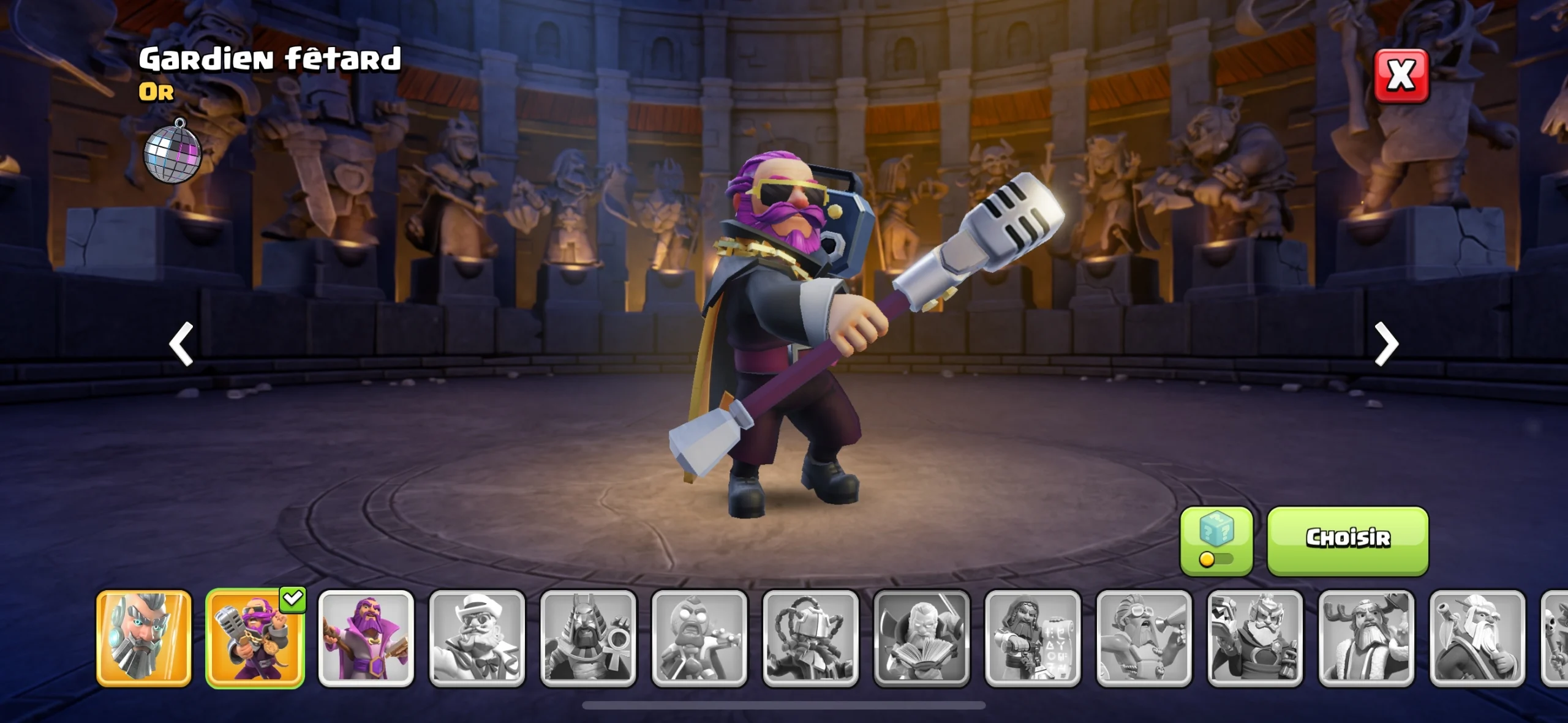Select the crowned warden skin with angular armour
This screenshot has width=1568, height=723.
[1255, 637]
